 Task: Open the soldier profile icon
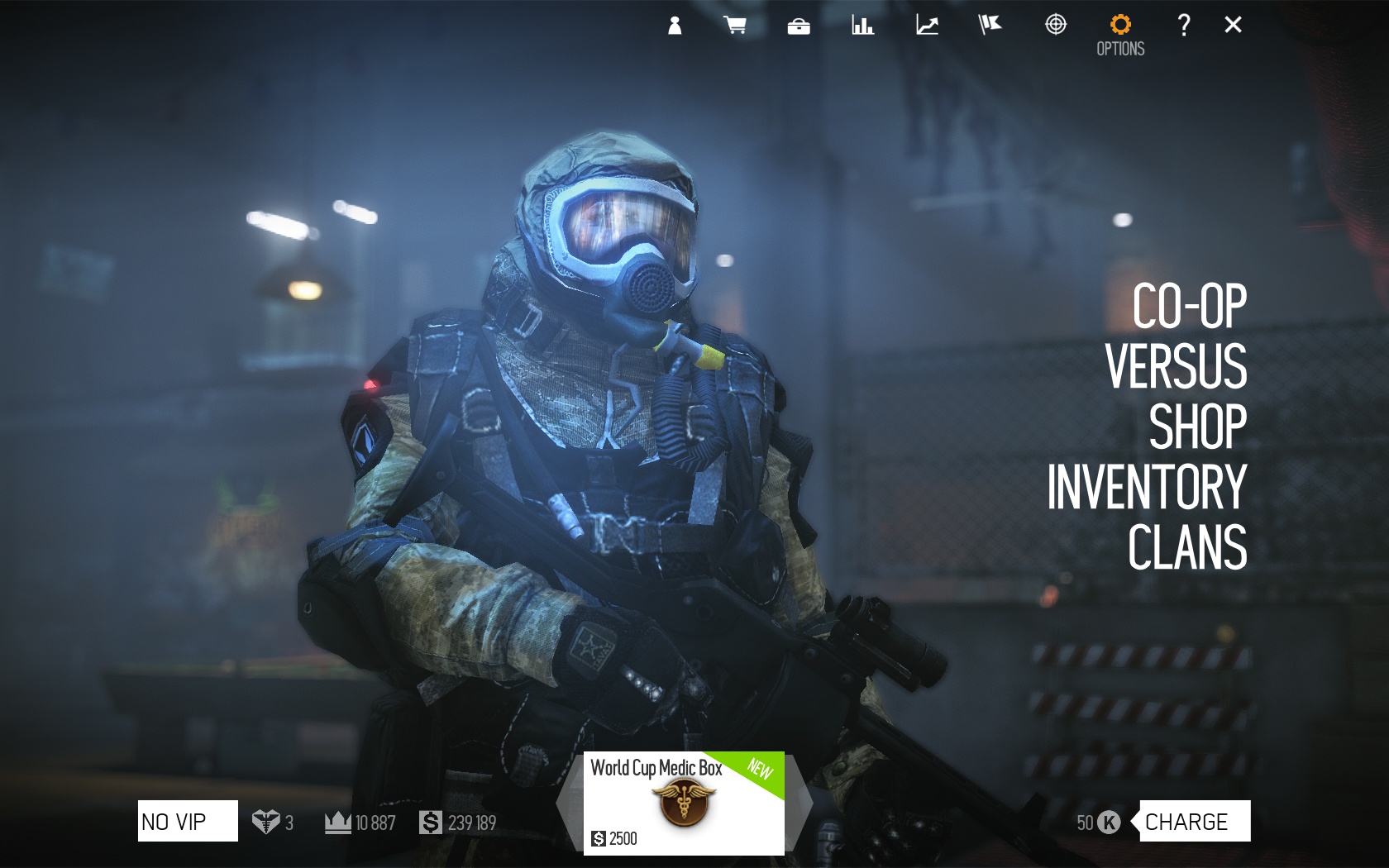(675, 26)
